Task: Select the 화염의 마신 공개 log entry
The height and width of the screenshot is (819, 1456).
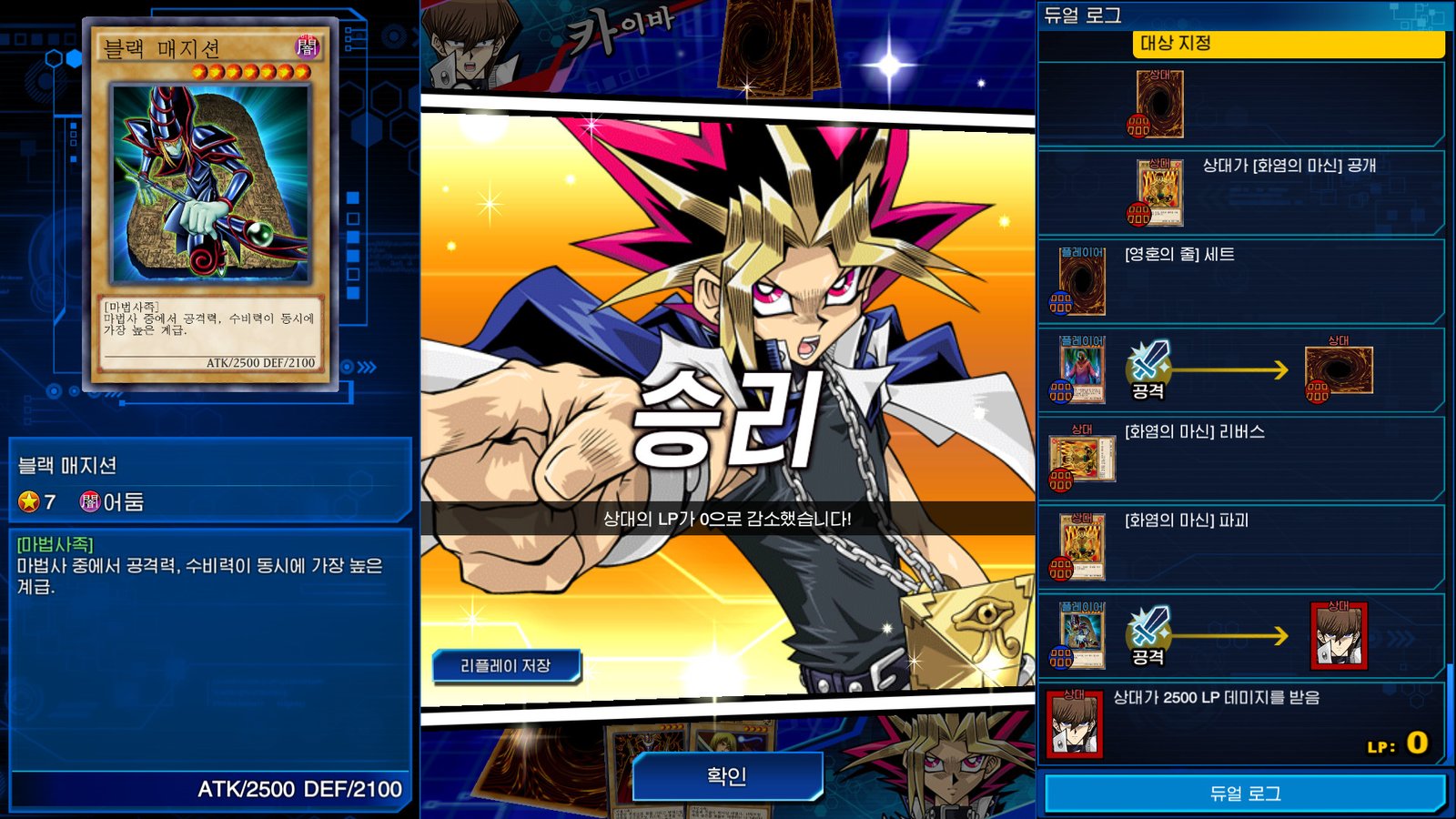Action: click(x=1241, y=192)
